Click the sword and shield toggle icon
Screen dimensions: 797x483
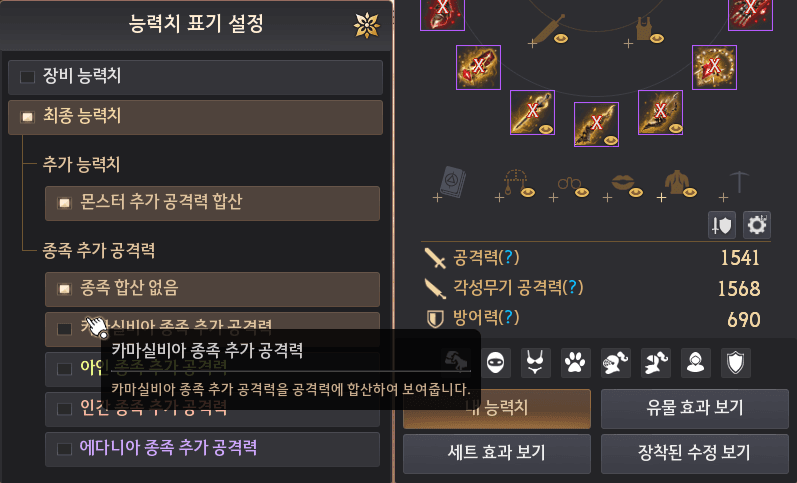(721, 225)
